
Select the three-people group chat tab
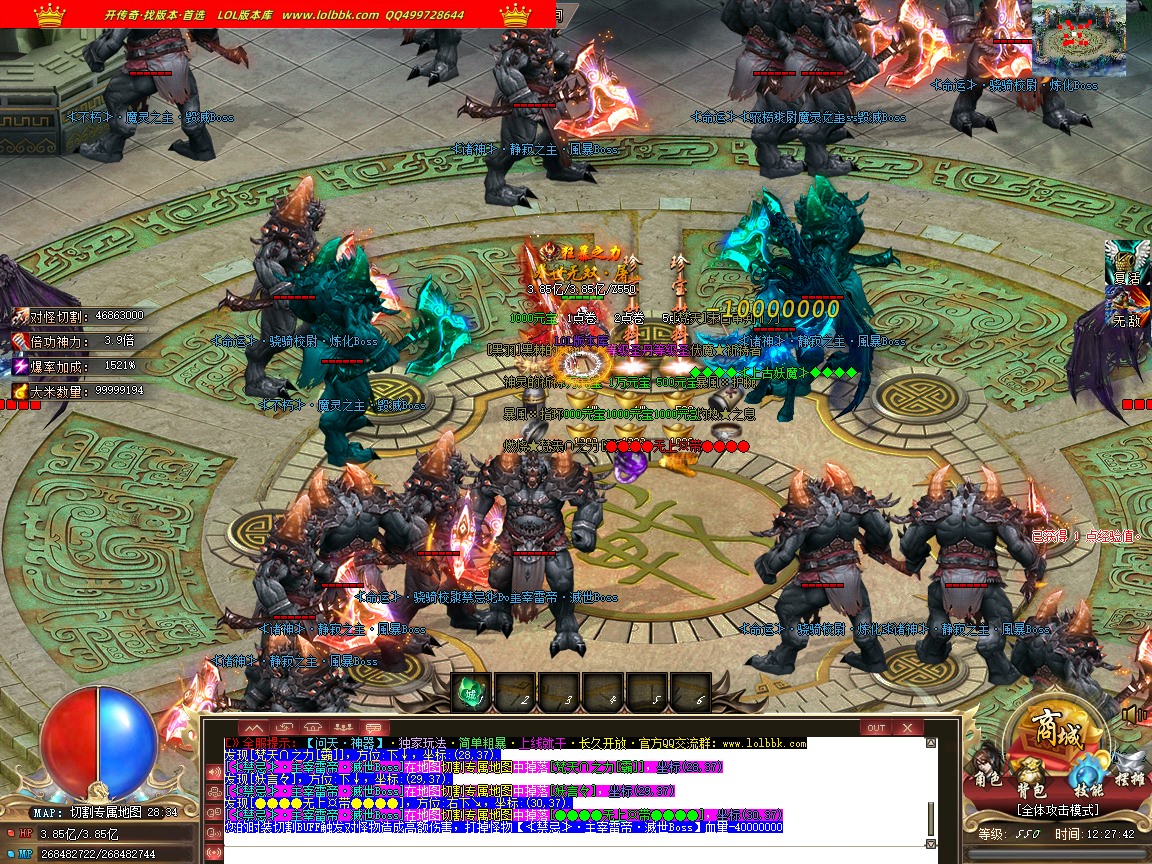(x=344, y=727)
